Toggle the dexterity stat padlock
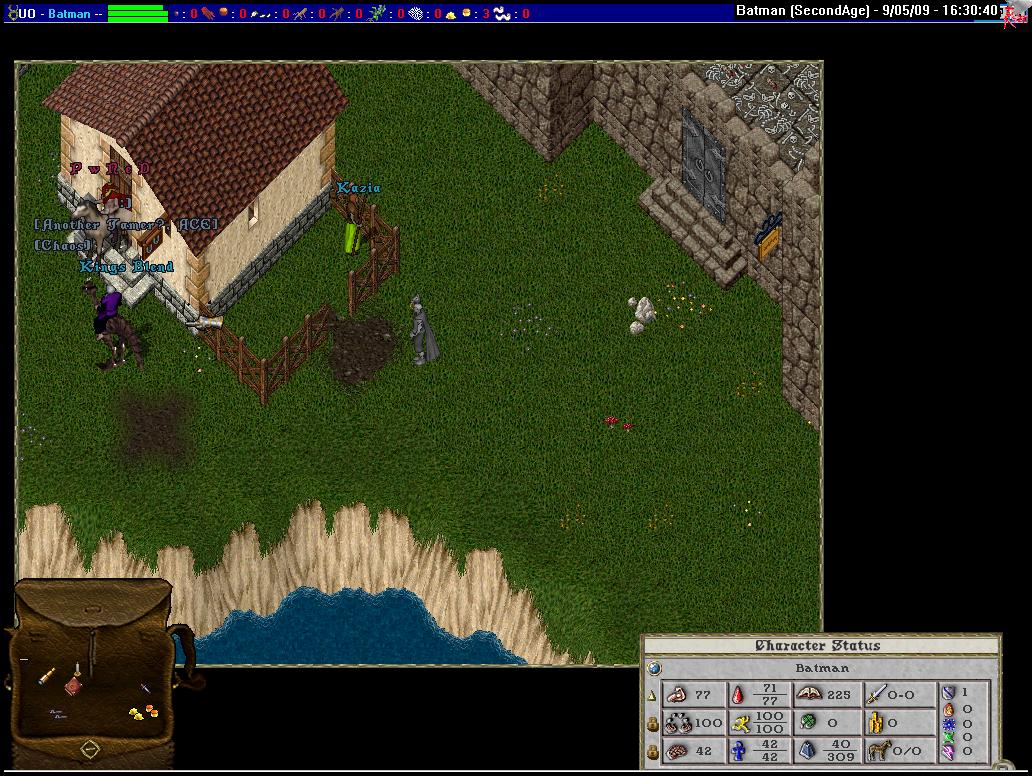 coord(652,723)
